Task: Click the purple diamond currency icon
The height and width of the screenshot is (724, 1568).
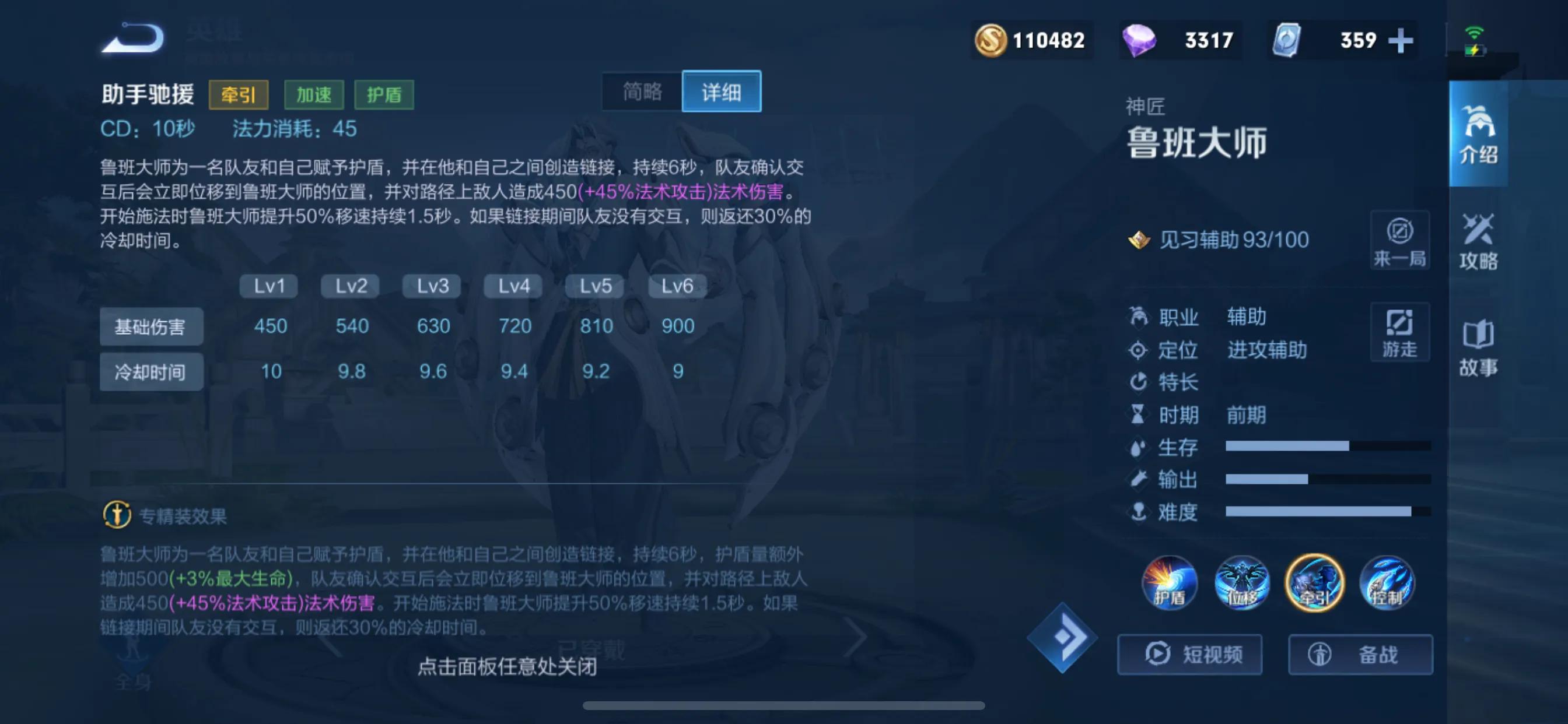Action: 1139,40
